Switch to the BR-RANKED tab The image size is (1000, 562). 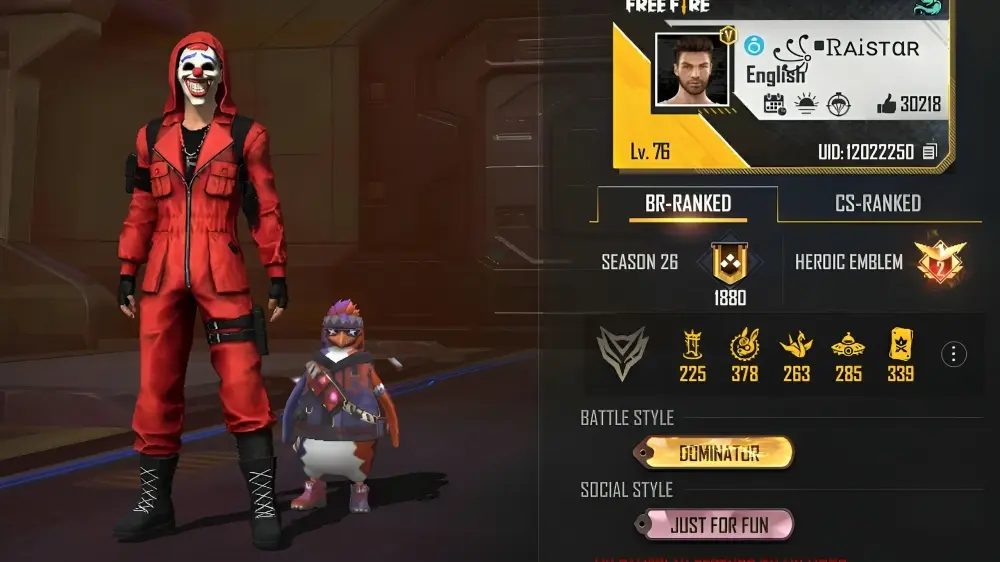coord(687,204)
